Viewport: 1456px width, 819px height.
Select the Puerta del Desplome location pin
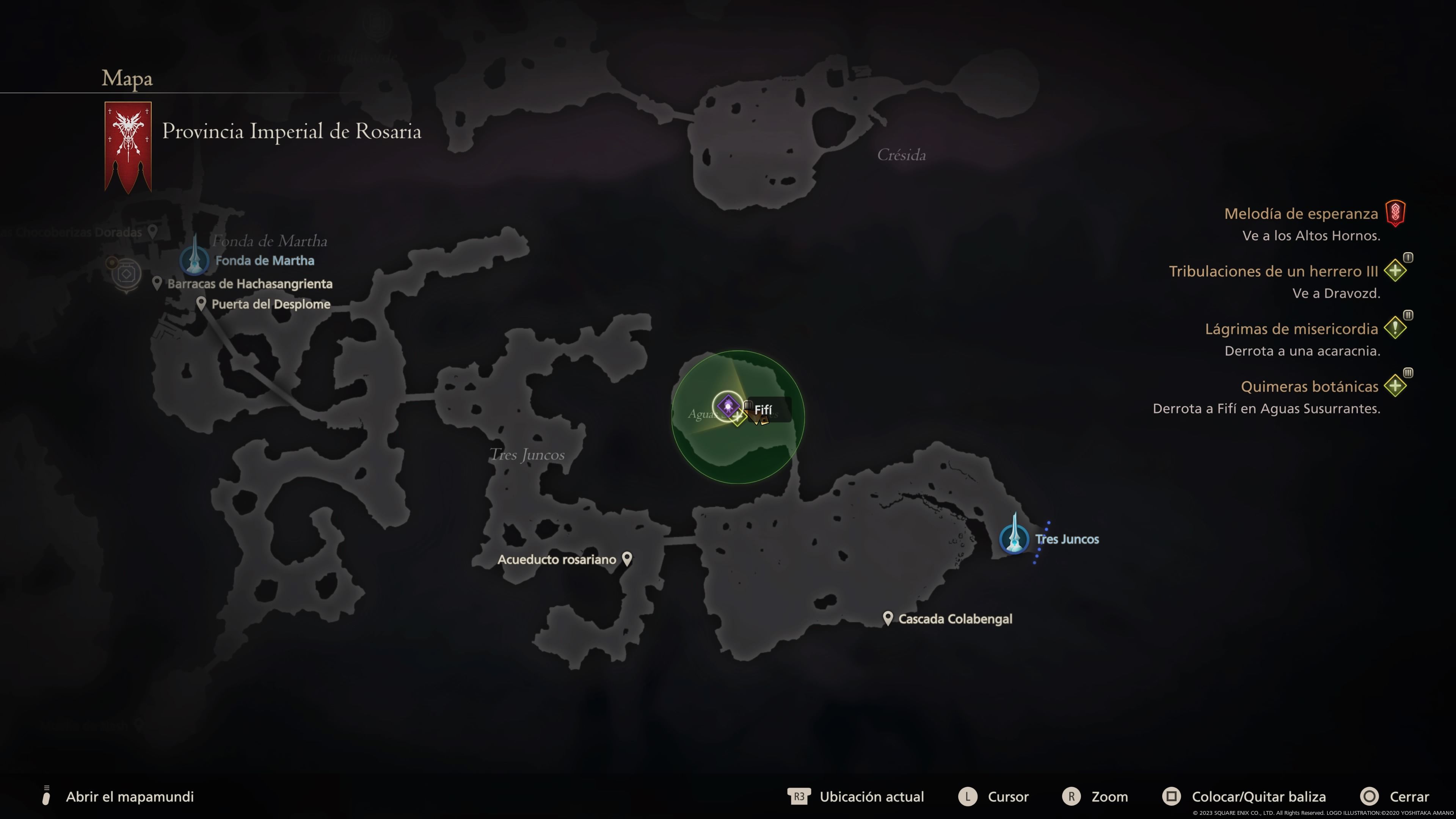click(x=201, y=303)
